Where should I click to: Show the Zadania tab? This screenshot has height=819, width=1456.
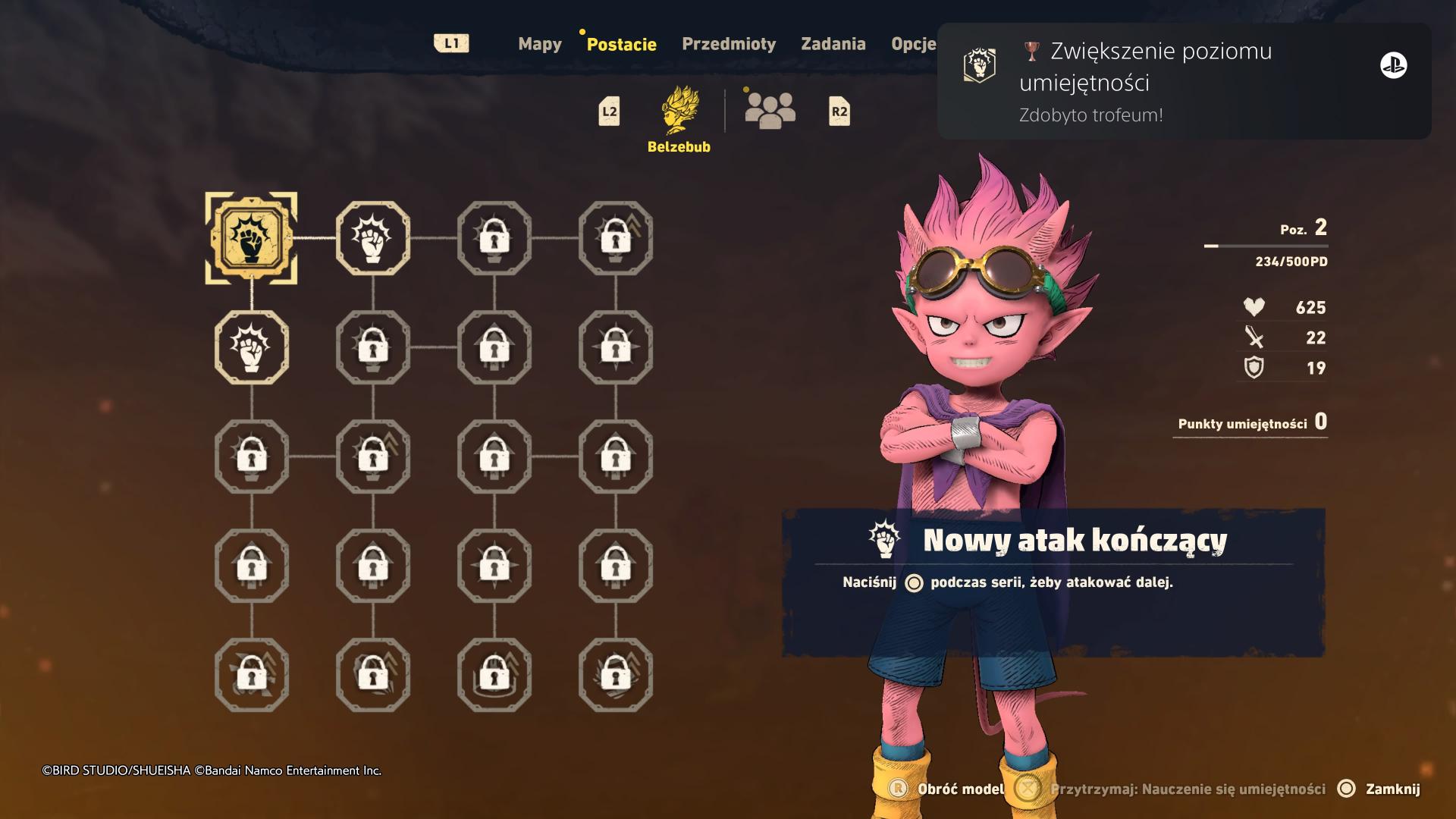[x=833, y=44]
